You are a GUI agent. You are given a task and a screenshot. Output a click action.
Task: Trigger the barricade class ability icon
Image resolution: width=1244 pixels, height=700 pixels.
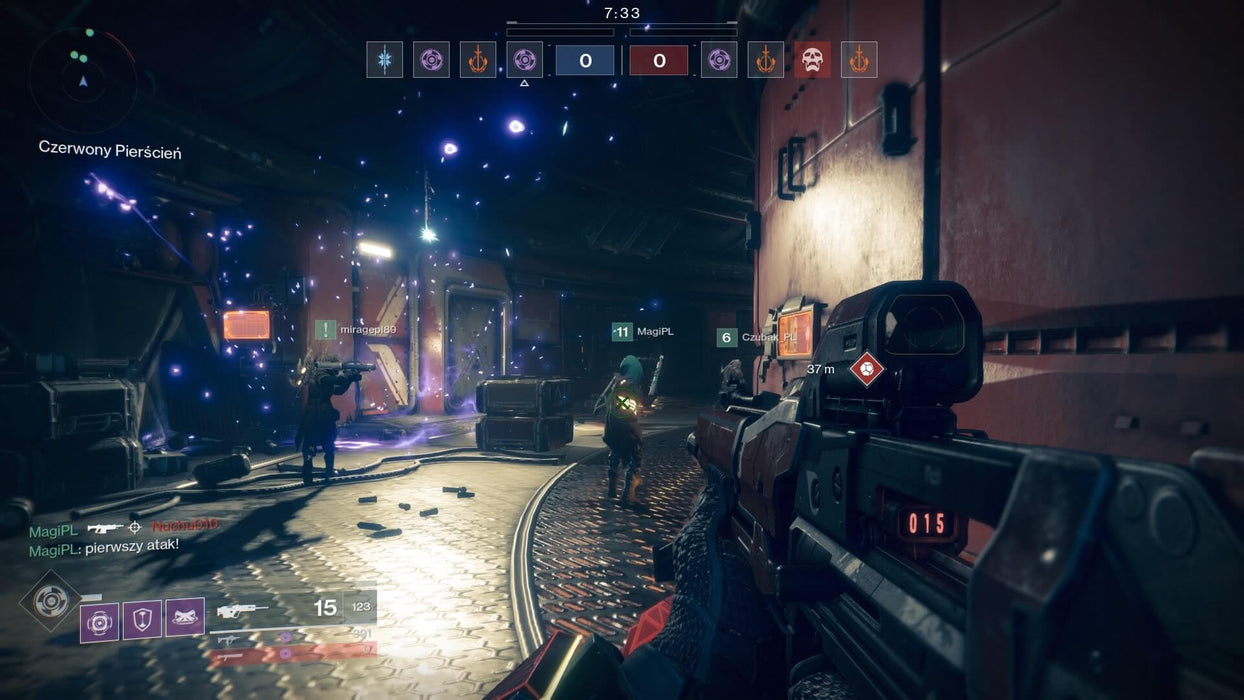(x=185, y=617)
